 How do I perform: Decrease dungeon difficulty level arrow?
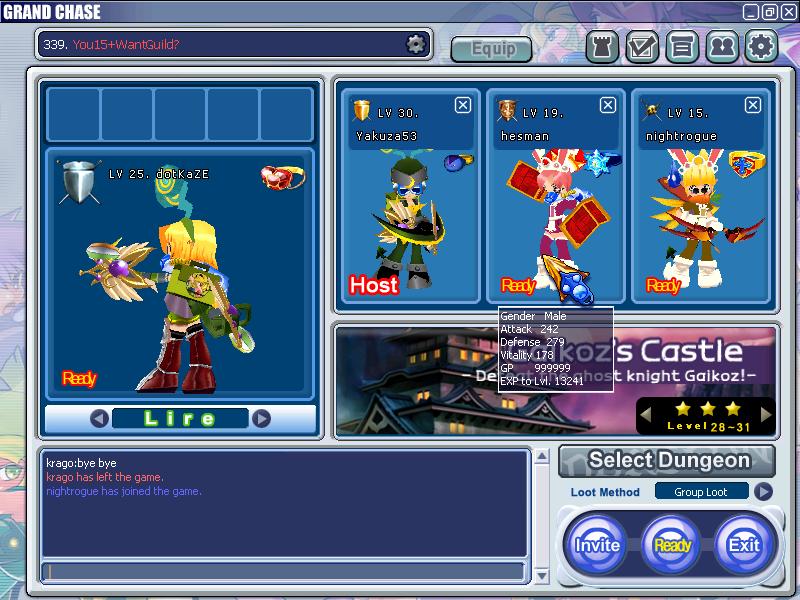[x=646, y=412]
